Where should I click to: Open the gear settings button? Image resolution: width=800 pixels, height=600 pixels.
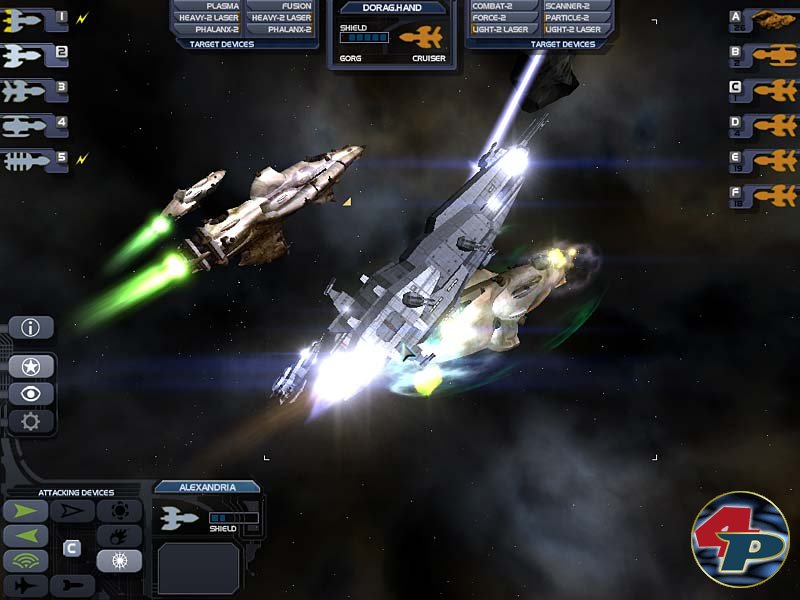pos(31,421)
